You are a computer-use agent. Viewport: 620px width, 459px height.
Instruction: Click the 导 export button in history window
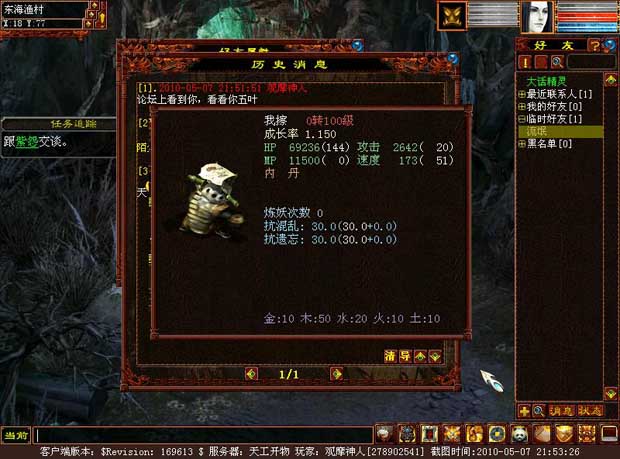405,356
